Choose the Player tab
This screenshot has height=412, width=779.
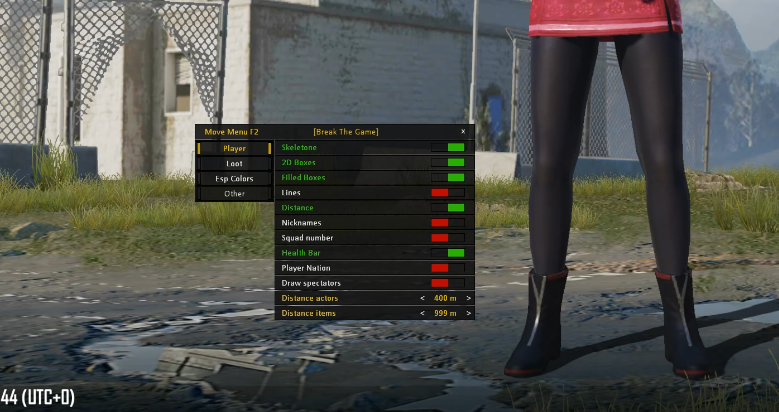click(234, 148)
